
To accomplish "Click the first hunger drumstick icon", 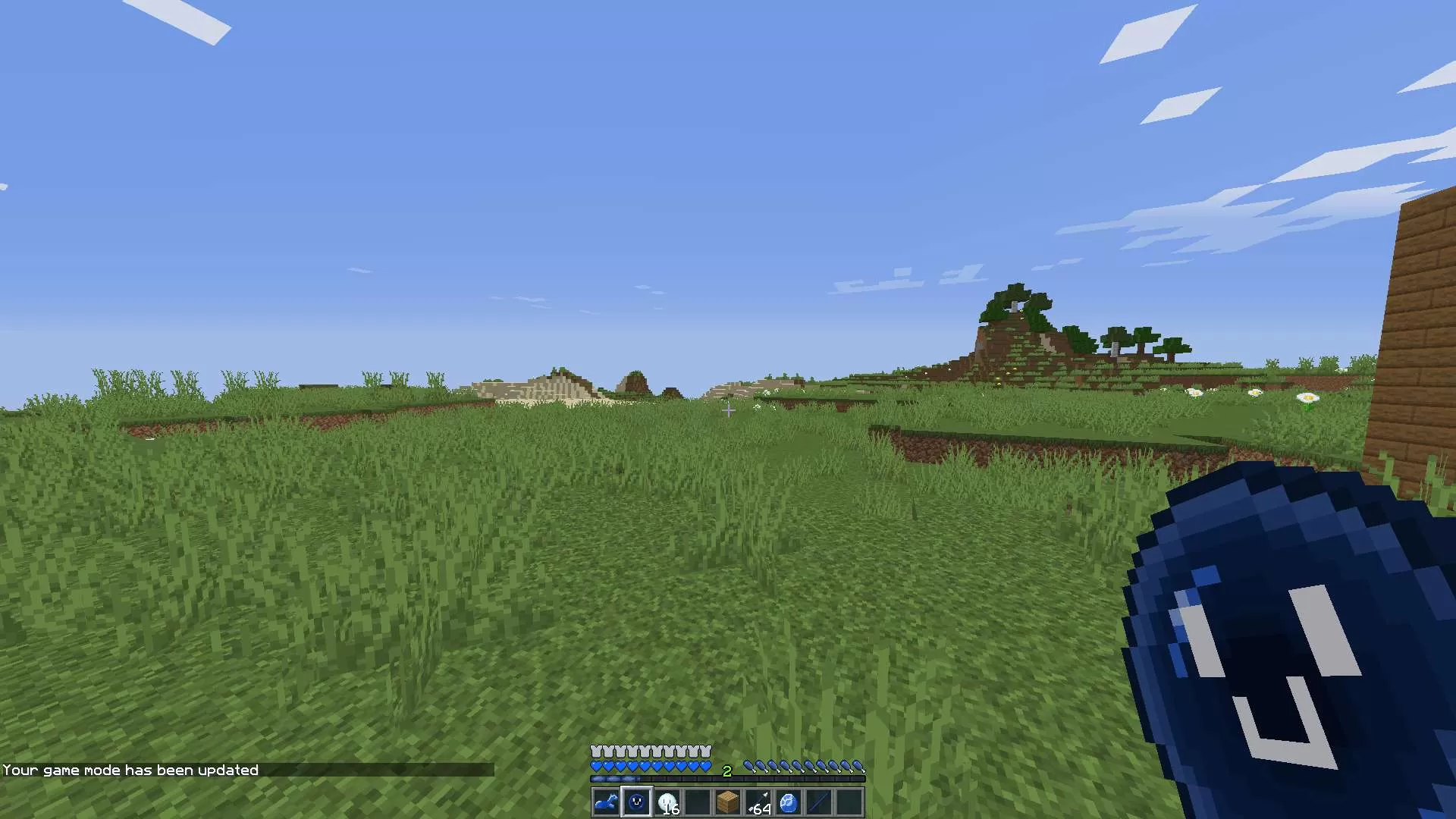I will 750,764.
